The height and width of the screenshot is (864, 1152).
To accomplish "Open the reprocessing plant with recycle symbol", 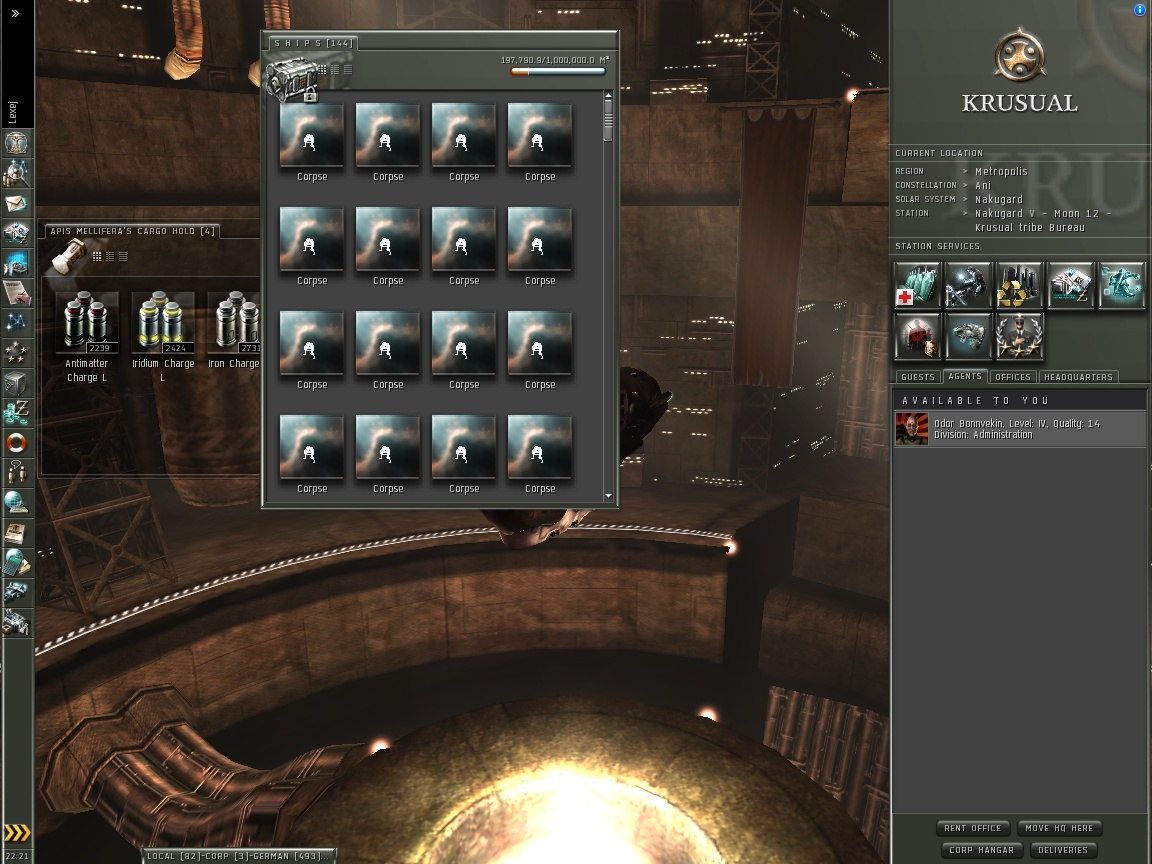I will [1019, 286].
